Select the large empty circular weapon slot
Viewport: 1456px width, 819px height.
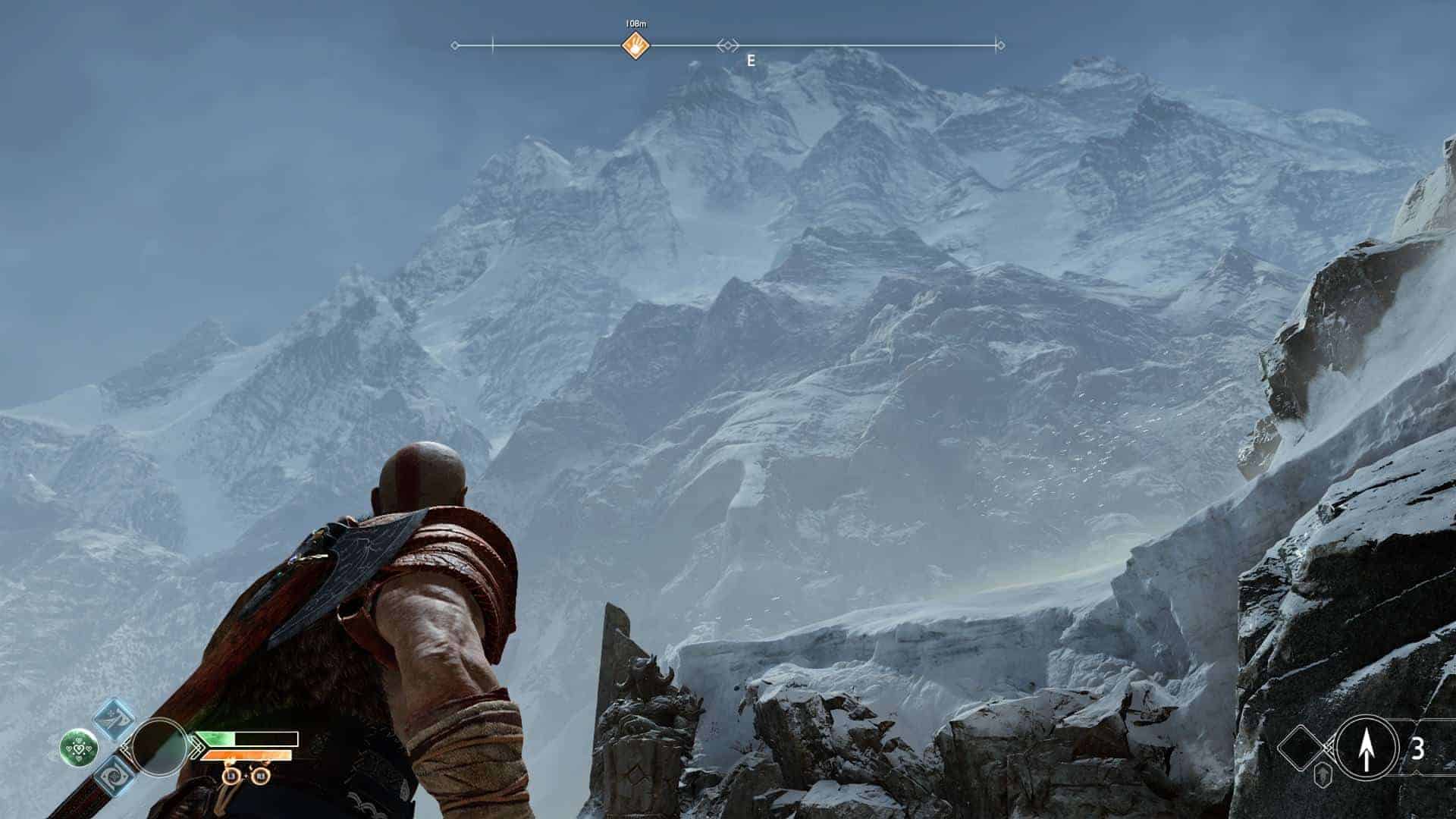click(159, 747)
